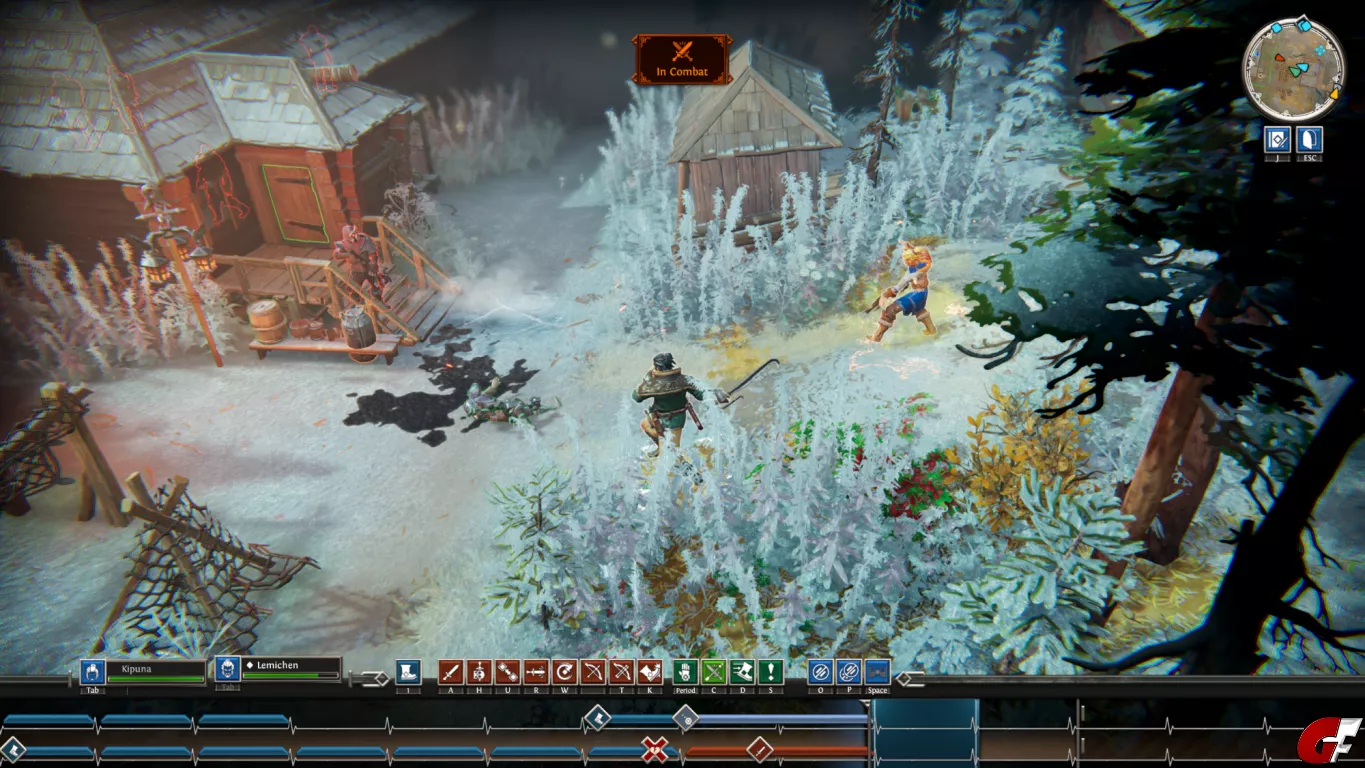
Task: Click the In Combat status badge
Action: (682, 59)
